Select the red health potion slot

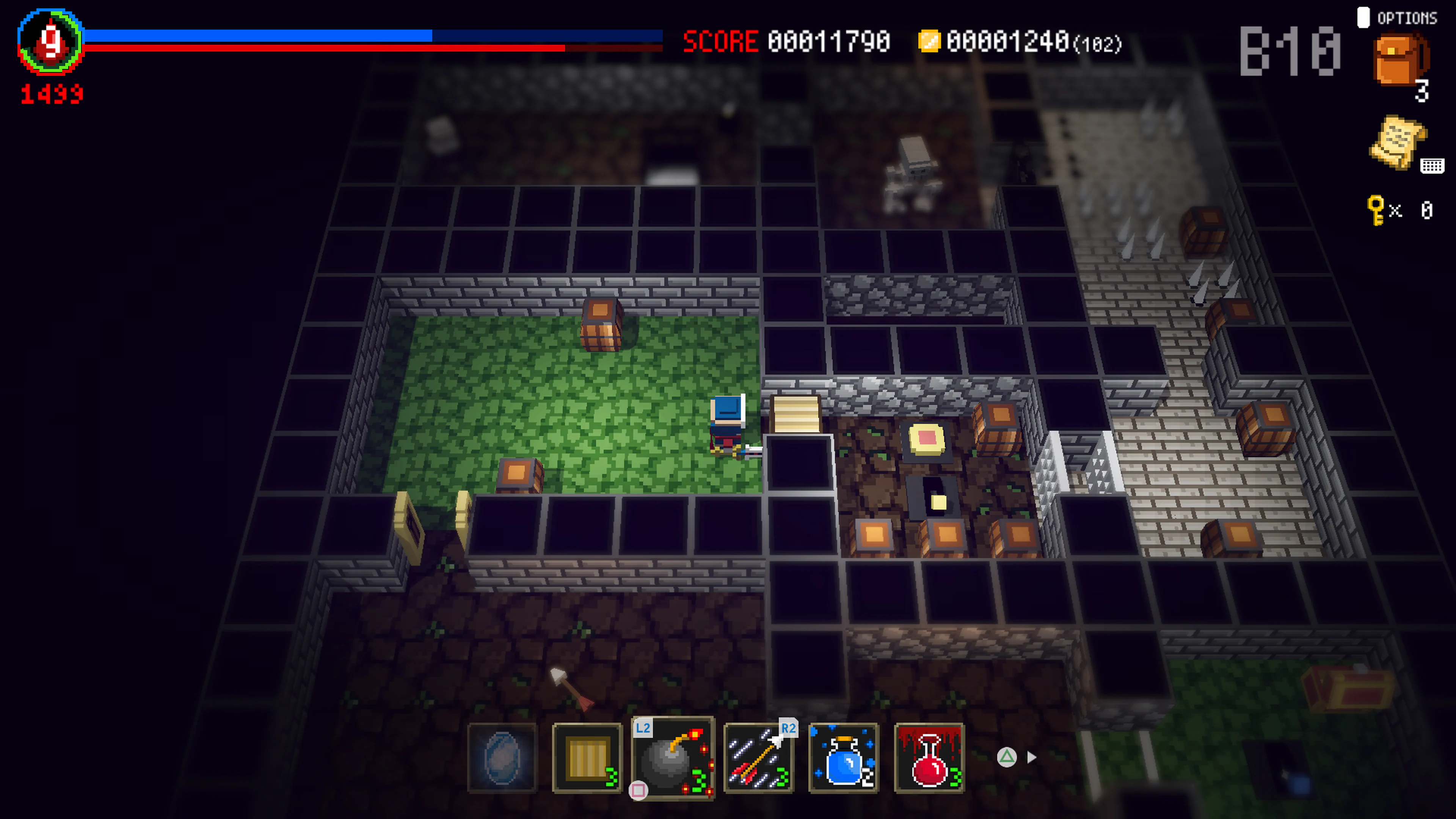pyautogui.click(x=930, y=758)
